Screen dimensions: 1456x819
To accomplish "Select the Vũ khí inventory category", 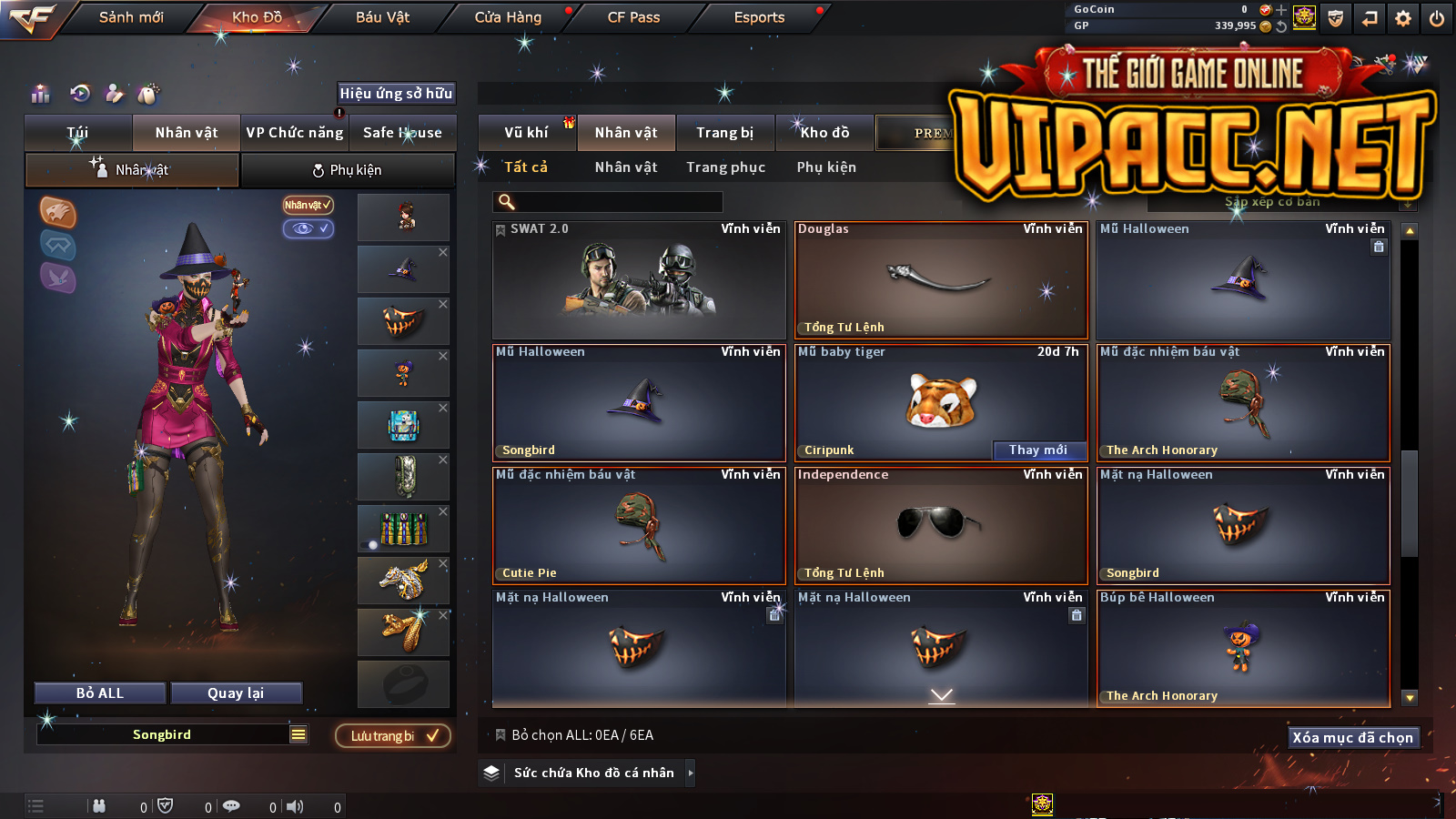I will click(526, 133).
